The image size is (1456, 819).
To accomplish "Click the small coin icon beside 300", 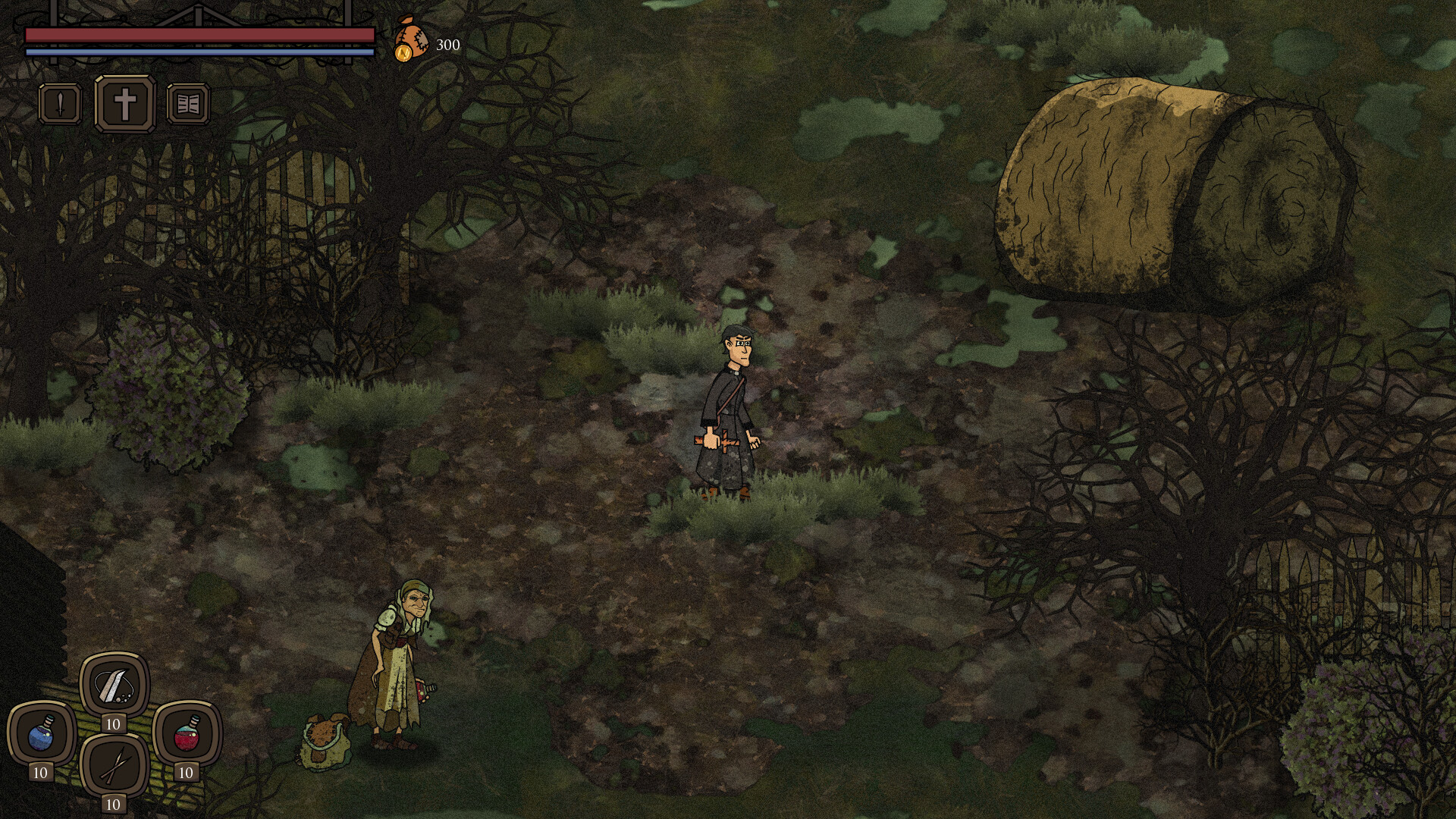I will click(x=405, y=52).
